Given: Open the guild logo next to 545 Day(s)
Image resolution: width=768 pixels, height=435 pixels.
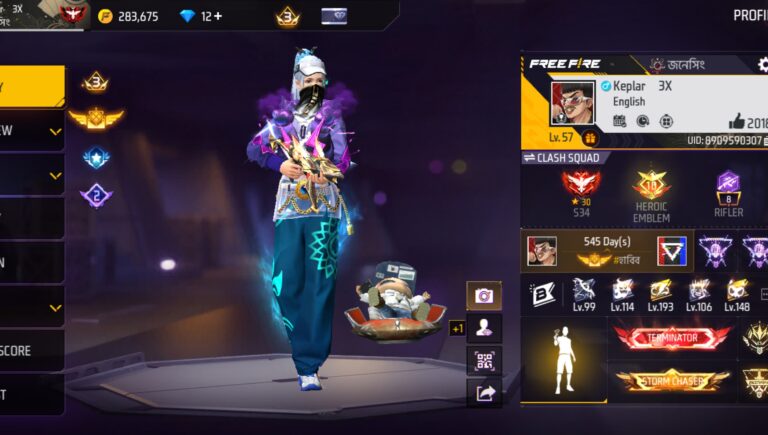Looking at the screenshot, I should click(x=671, y=250).
